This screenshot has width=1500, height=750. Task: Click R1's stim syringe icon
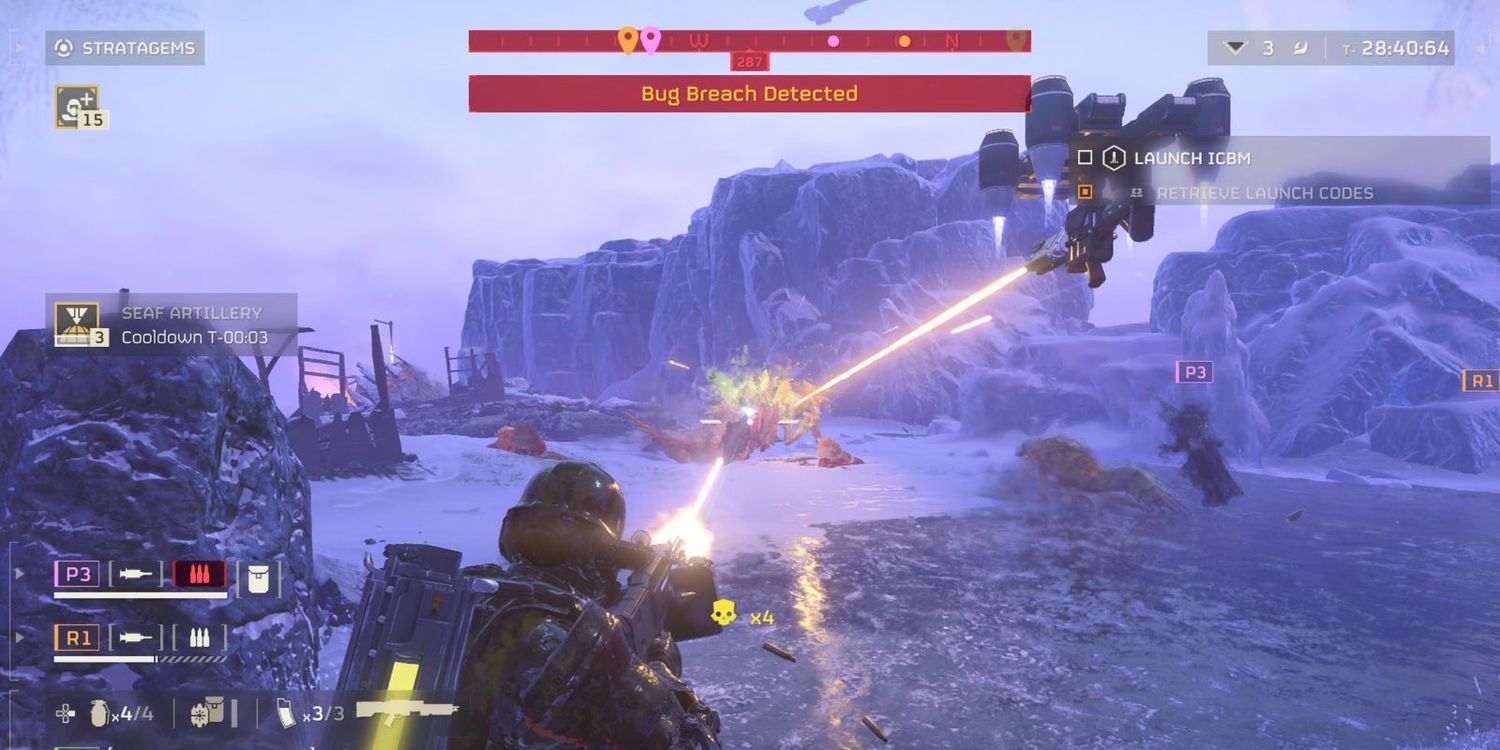pyautogui.click(x=135, y=637)
